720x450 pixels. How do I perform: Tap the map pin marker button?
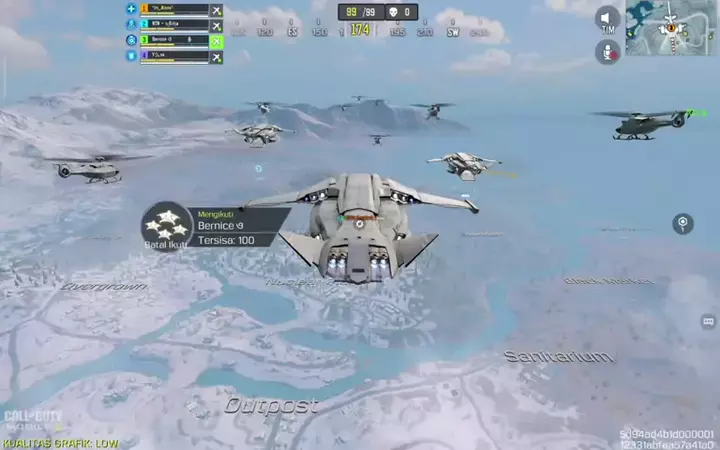[x=683, y=222]
